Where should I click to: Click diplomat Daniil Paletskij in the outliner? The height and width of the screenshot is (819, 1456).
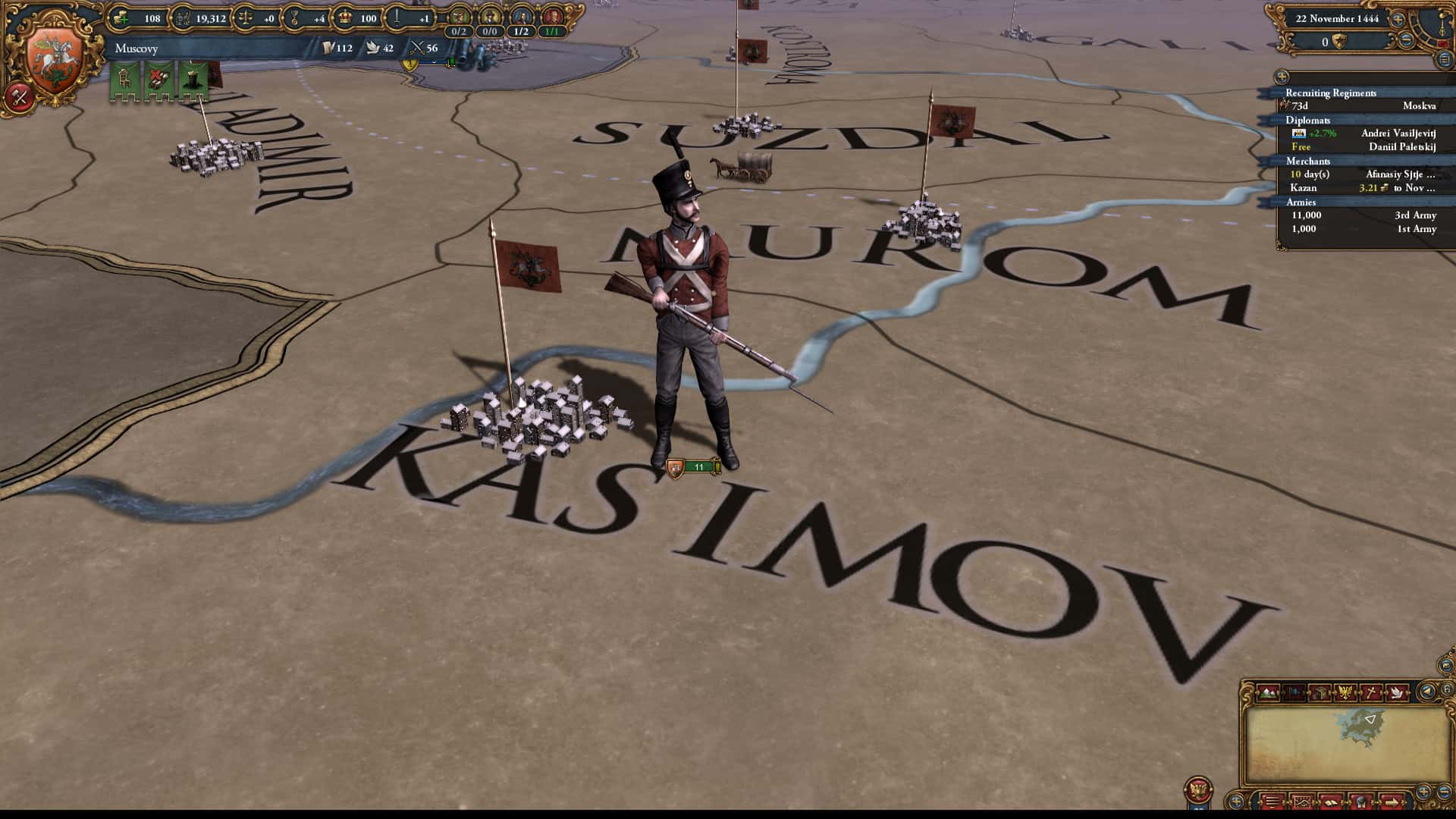tap(1403, 147)
